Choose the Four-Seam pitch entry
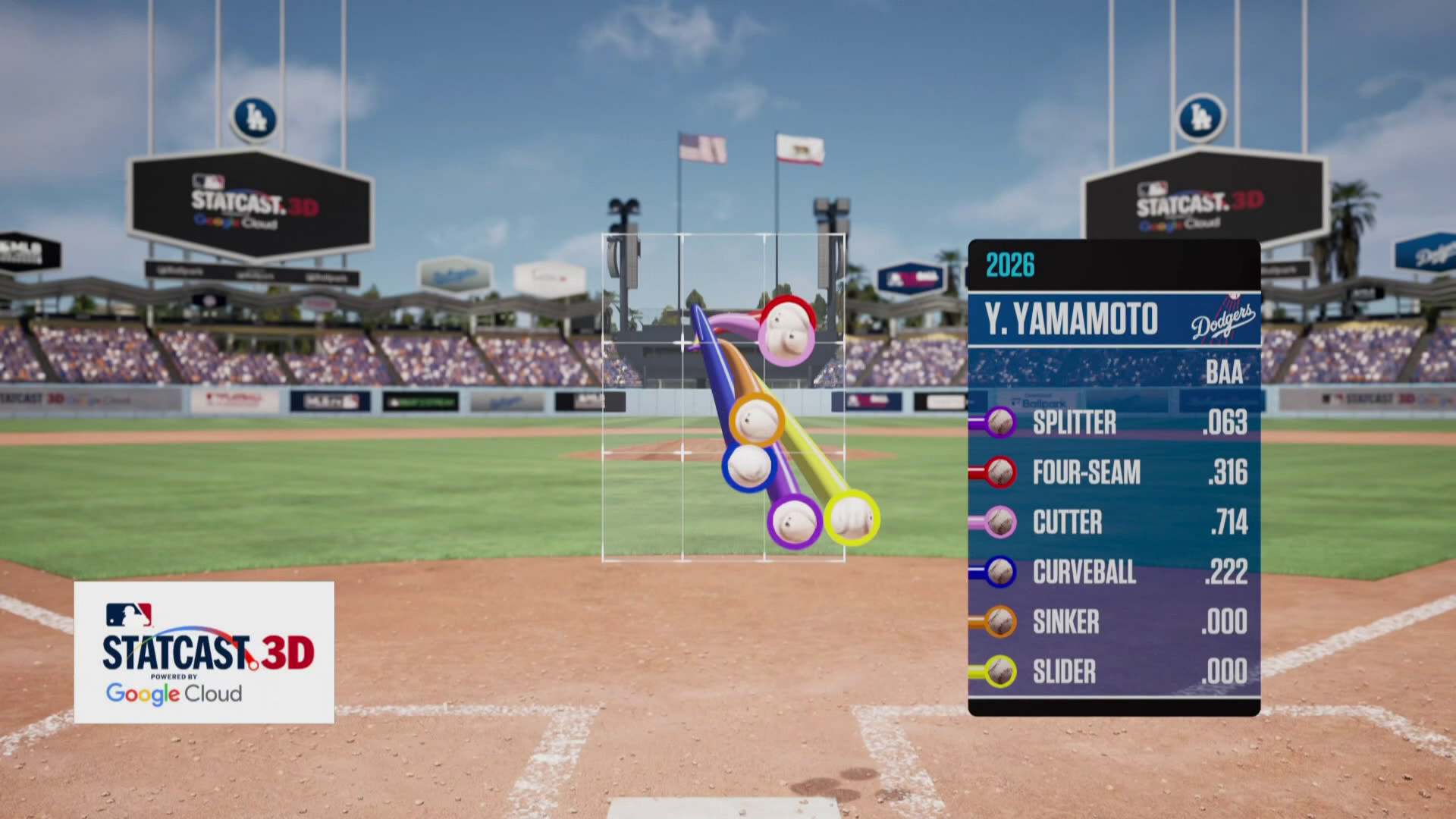Image resolution: width=1456 pixels, height=819 pixels. (x=1113, y=472)
